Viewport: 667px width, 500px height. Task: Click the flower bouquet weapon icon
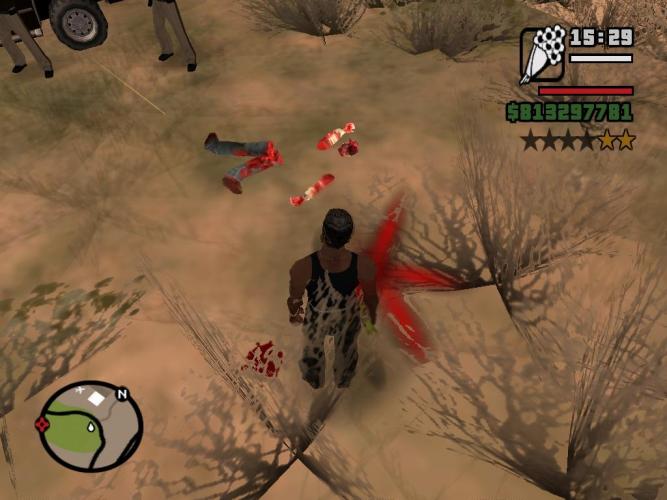543,54
